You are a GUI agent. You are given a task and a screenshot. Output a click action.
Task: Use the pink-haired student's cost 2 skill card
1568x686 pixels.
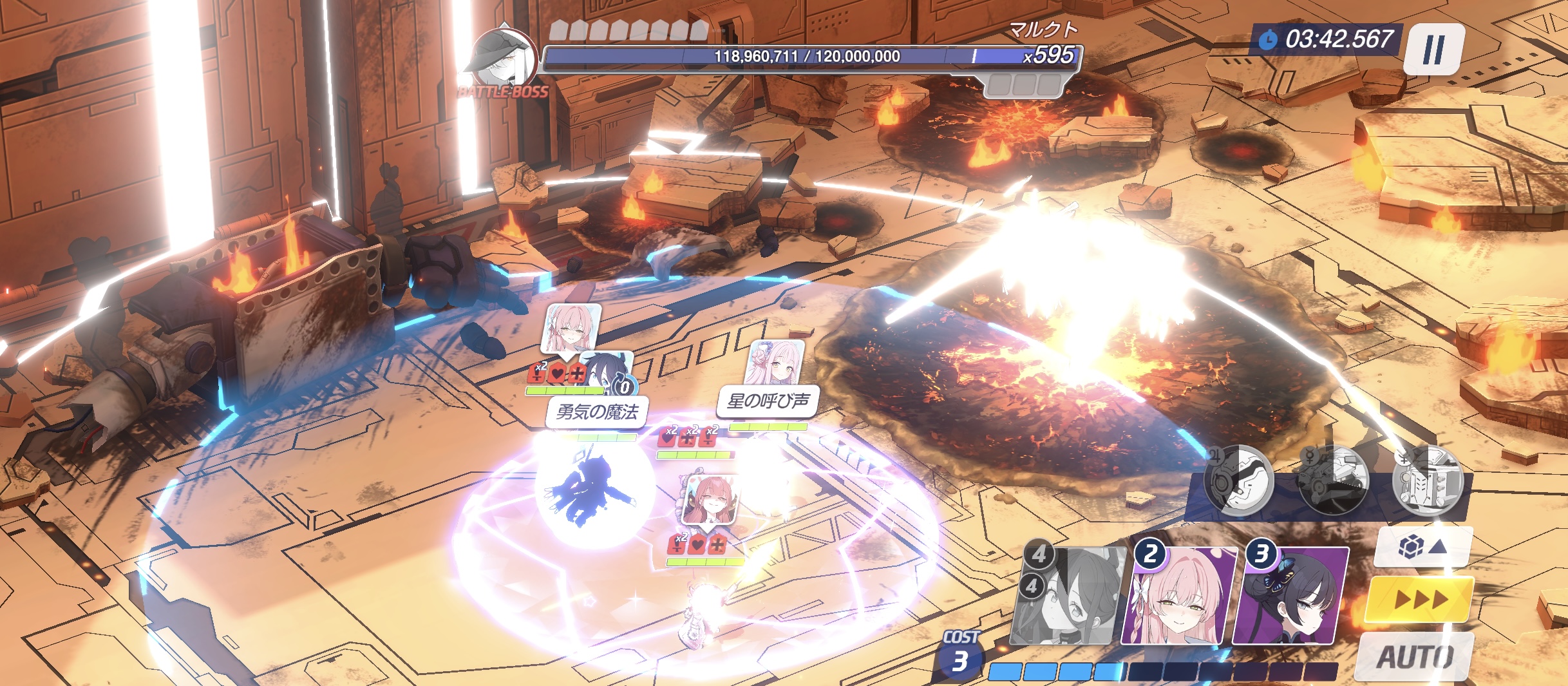point(1178,596)
